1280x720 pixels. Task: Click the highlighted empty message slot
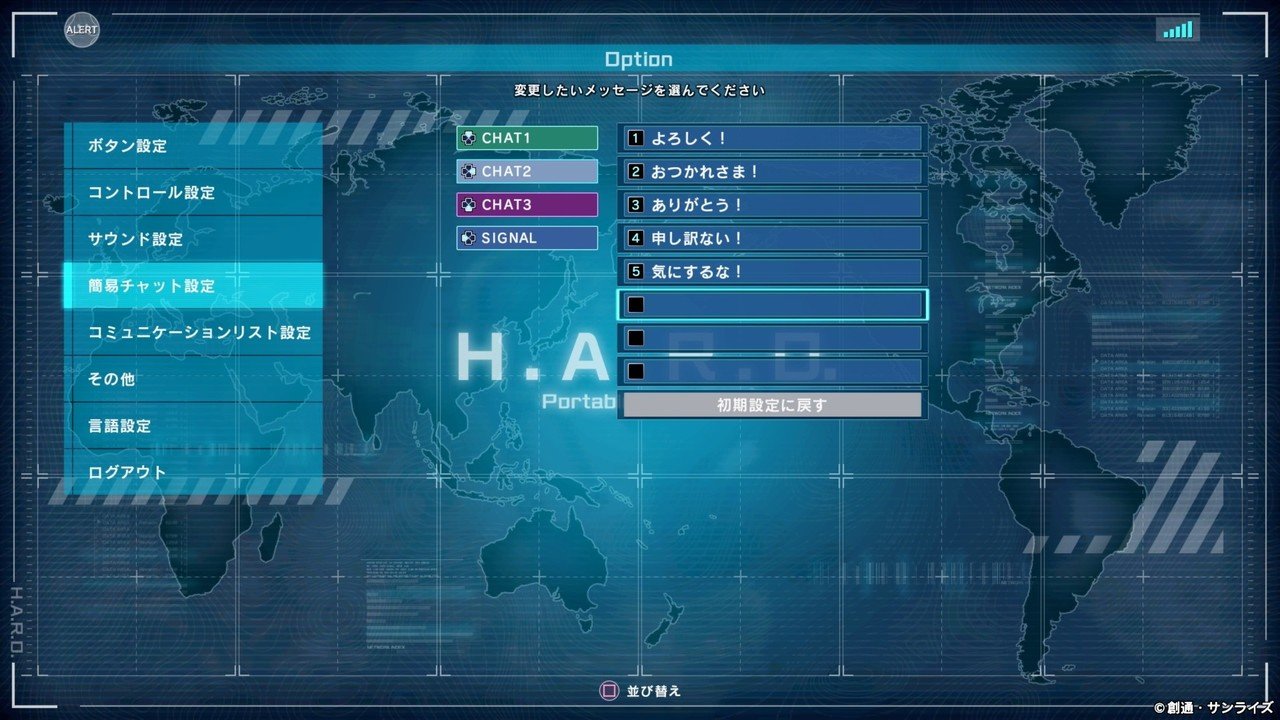click(770, 304)
